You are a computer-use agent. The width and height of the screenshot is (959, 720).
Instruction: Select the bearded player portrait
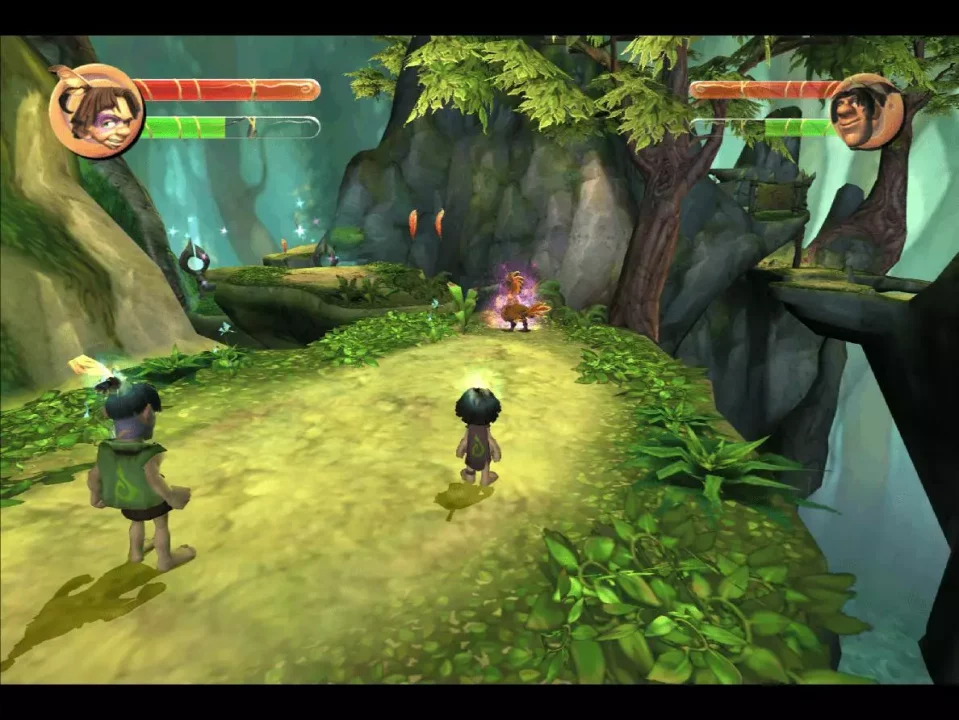coord(865,111)
